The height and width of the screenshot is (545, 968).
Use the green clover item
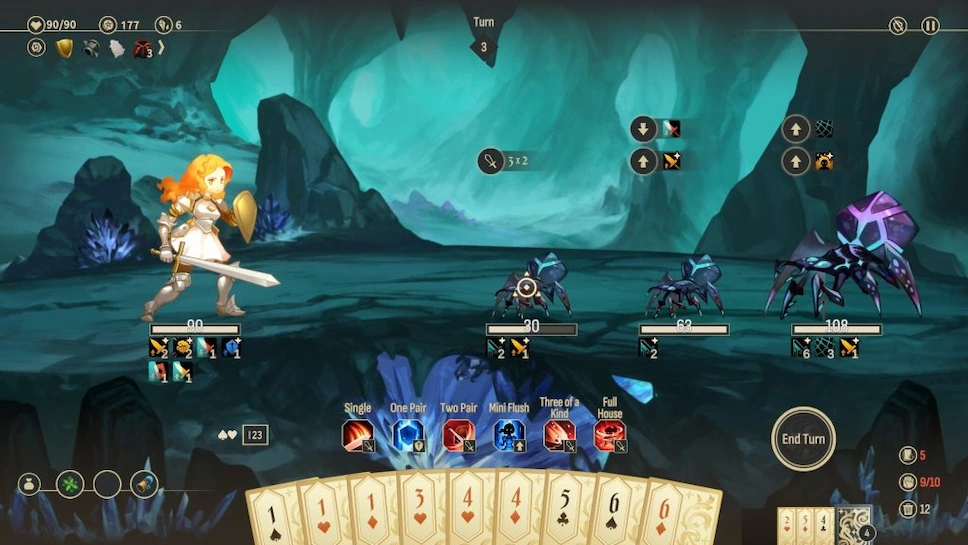pyautogui.click(x=70, y=485)
